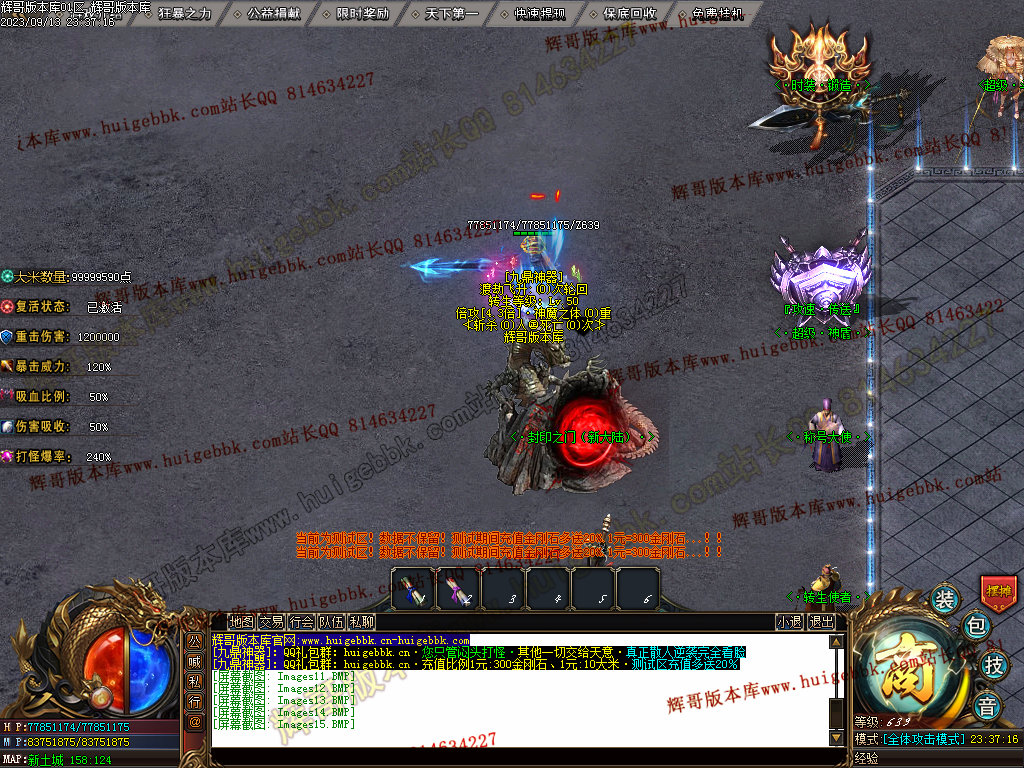Open the 行会 guild panel

301,622
